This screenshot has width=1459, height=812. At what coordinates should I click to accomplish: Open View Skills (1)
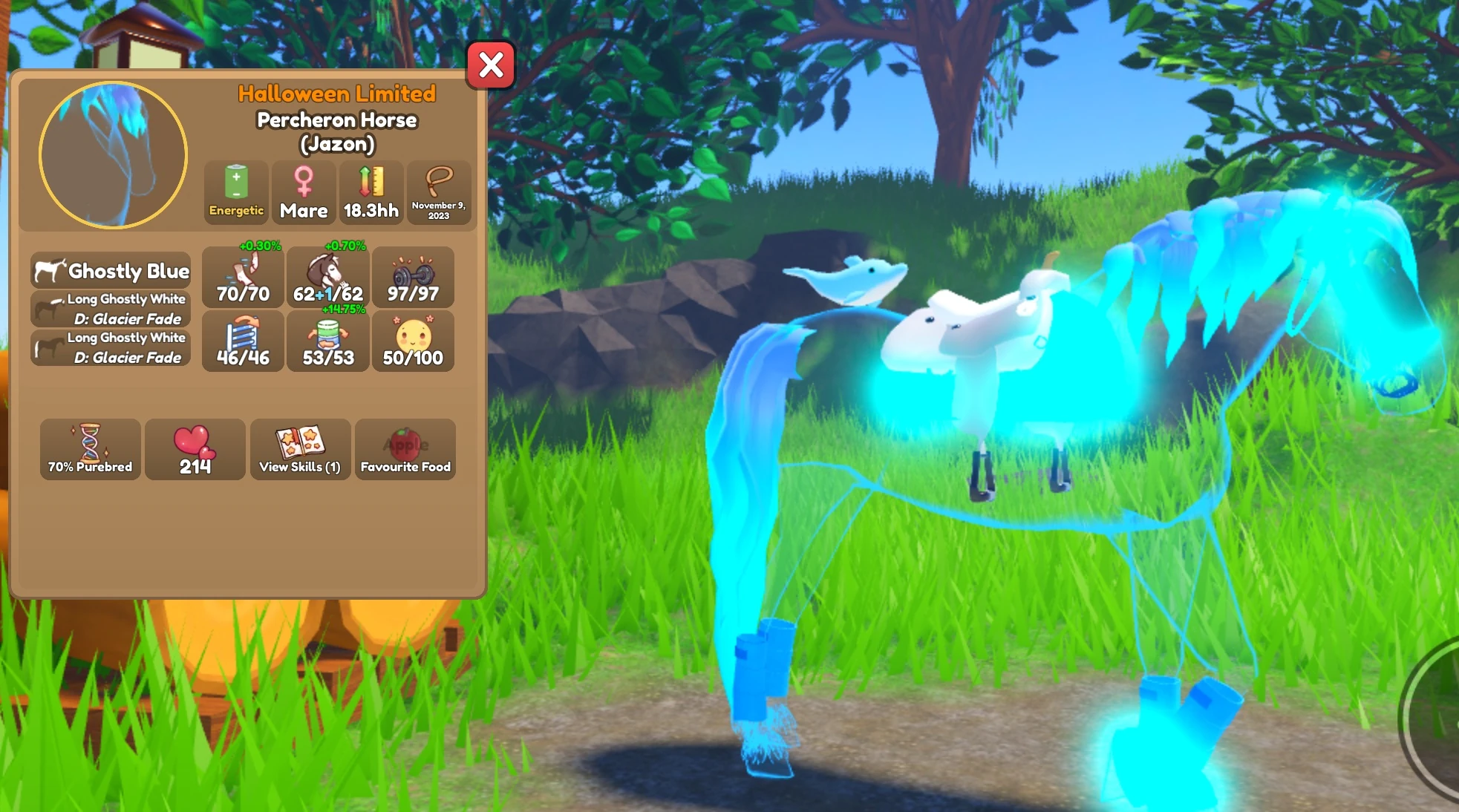click(x=300, y=450)
